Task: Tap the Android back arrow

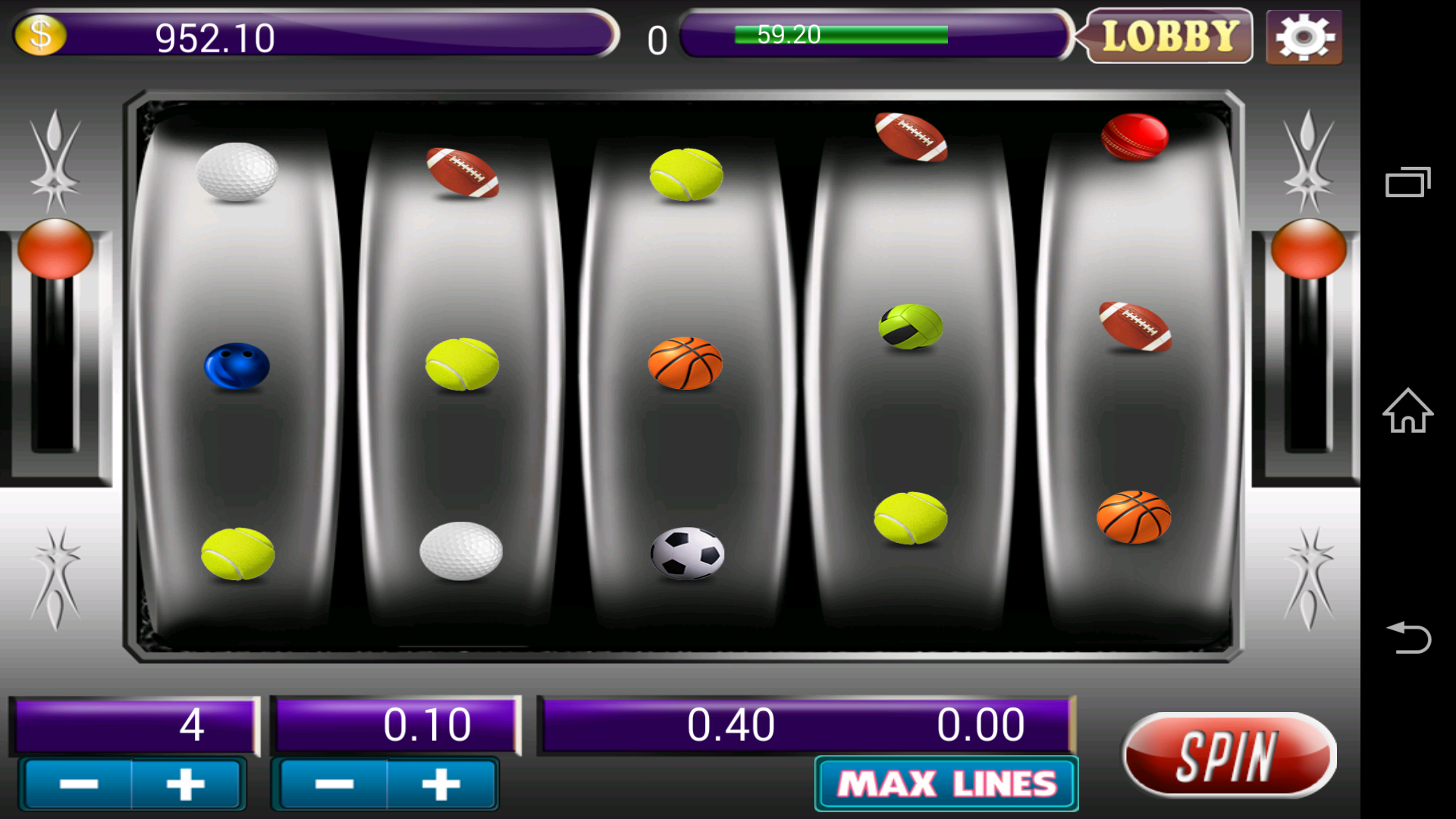Action: click(x=1407, y=637)
